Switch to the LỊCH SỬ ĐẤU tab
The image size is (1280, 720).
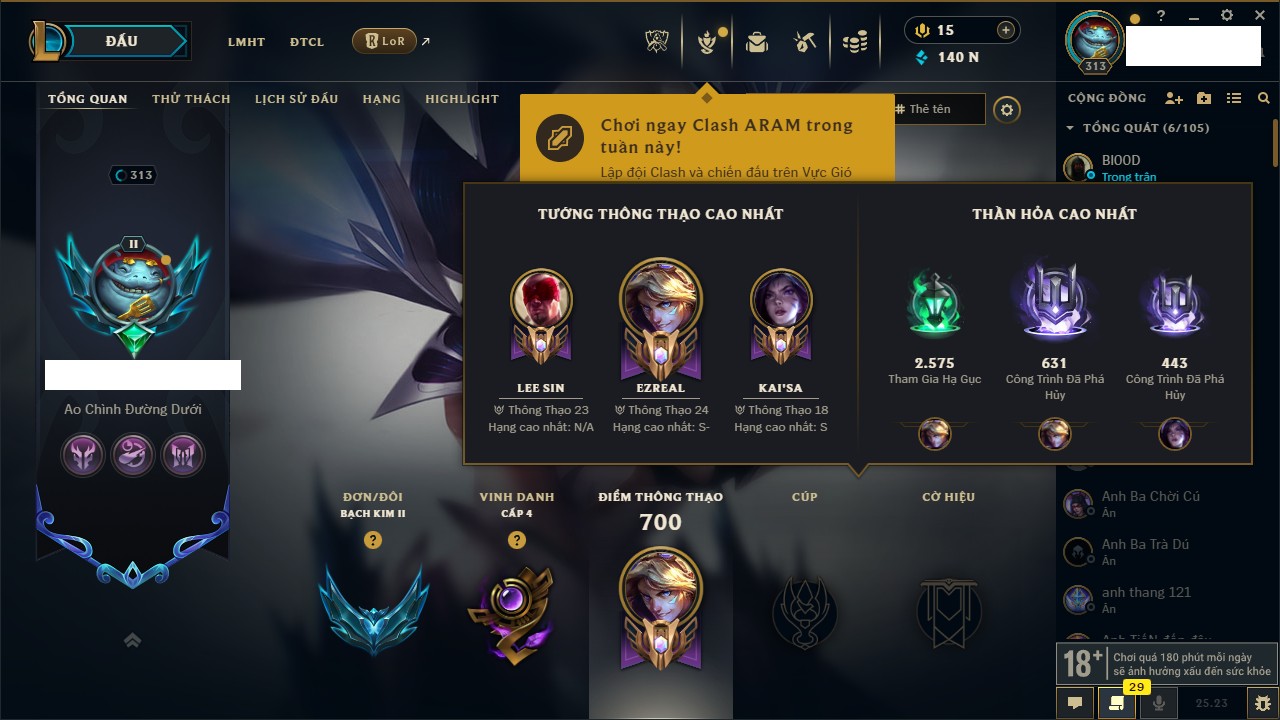pos(296,99)
